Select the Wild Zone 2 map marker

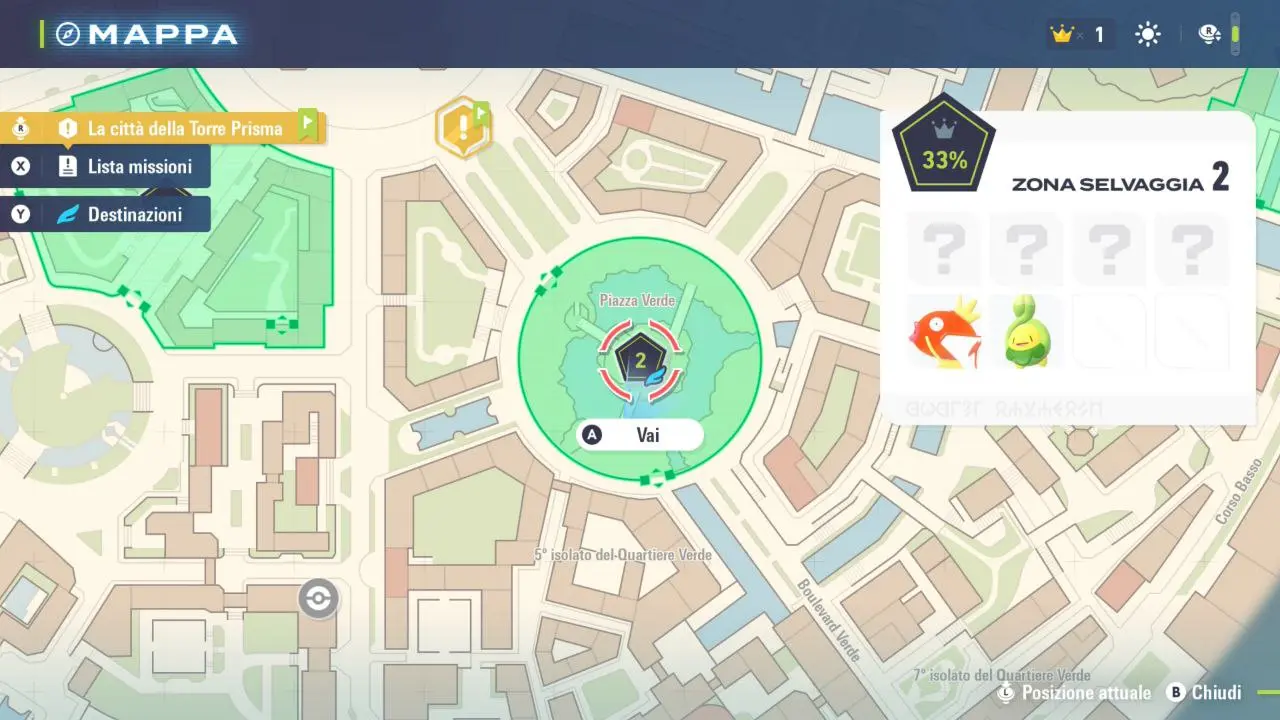(640, 359)
